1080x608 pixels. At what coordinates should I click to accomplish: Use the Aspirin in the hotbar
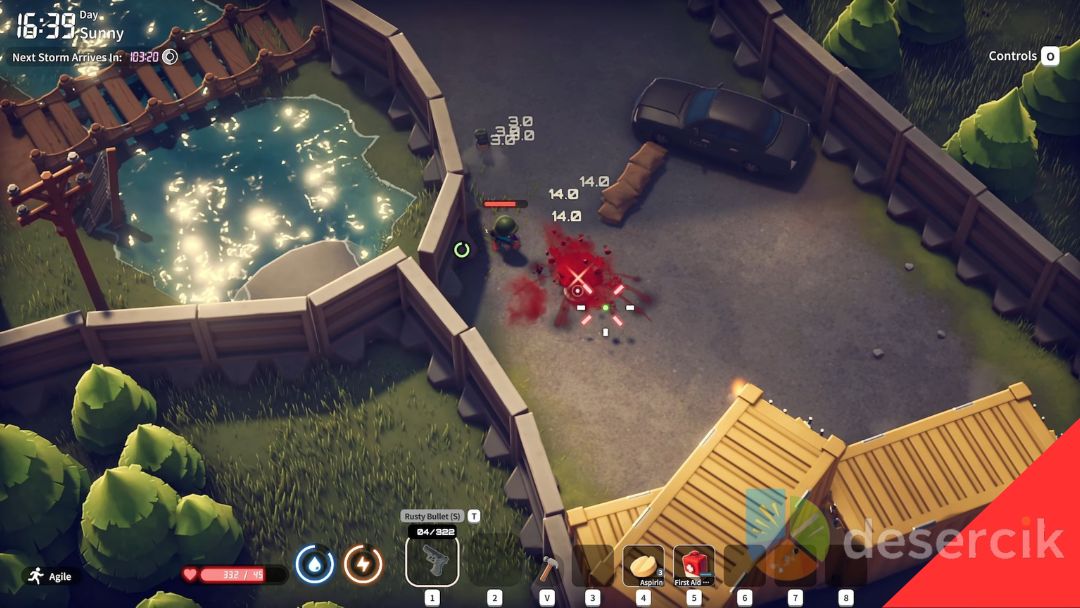[644, 566]
